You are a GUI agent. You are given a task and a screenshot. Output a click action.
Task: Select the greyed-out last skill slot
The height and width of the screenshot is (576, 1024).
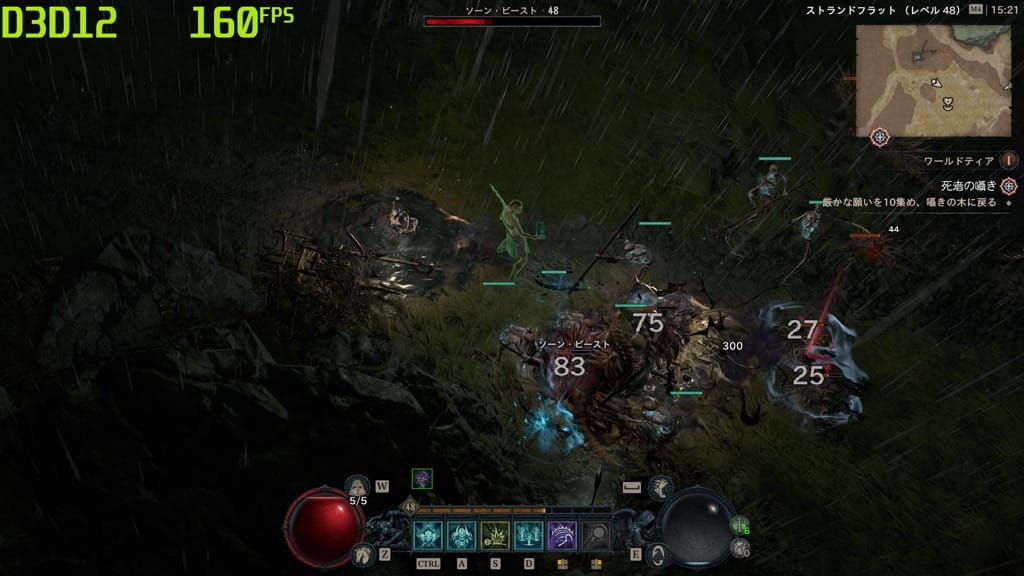[596, 537]
